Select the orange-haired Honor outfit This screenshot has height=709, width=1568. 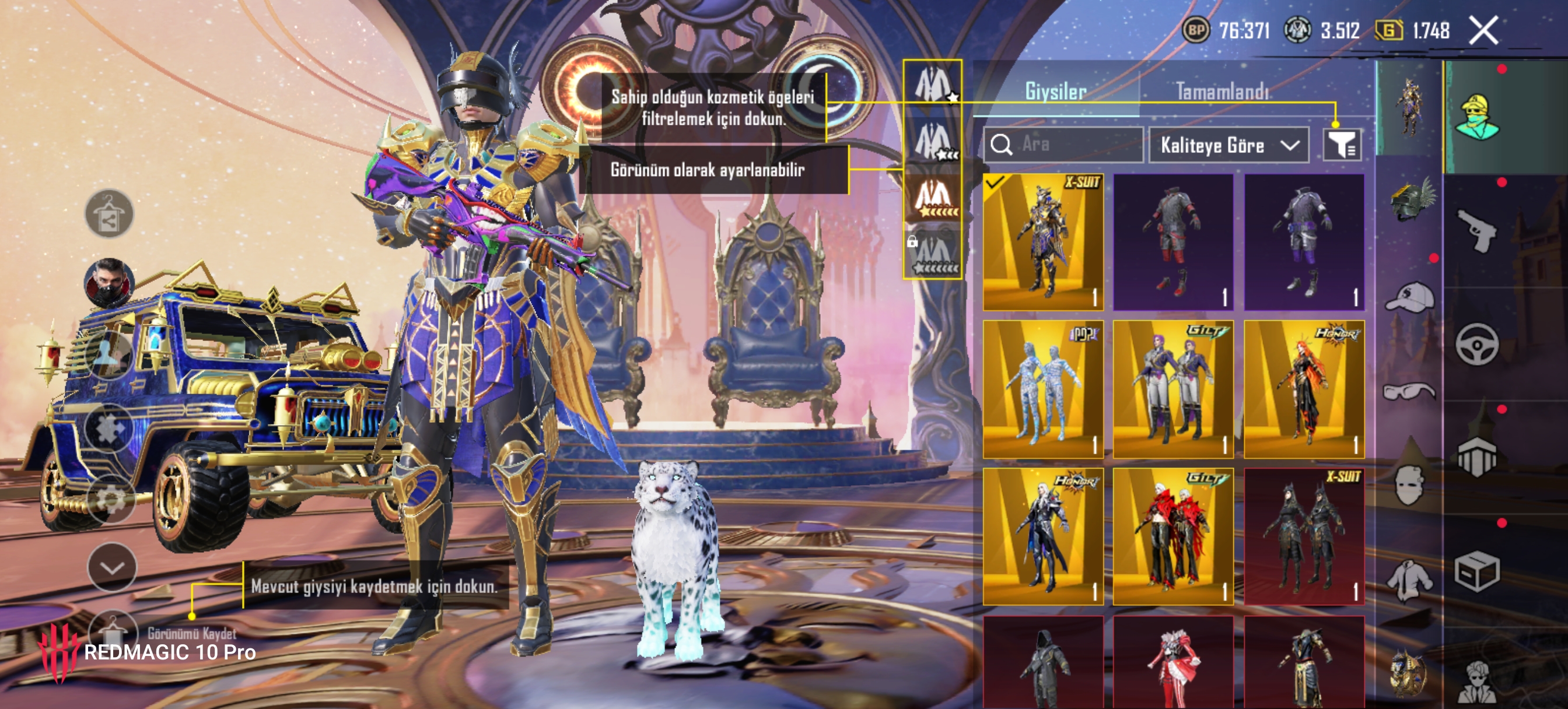point(1304,389)
